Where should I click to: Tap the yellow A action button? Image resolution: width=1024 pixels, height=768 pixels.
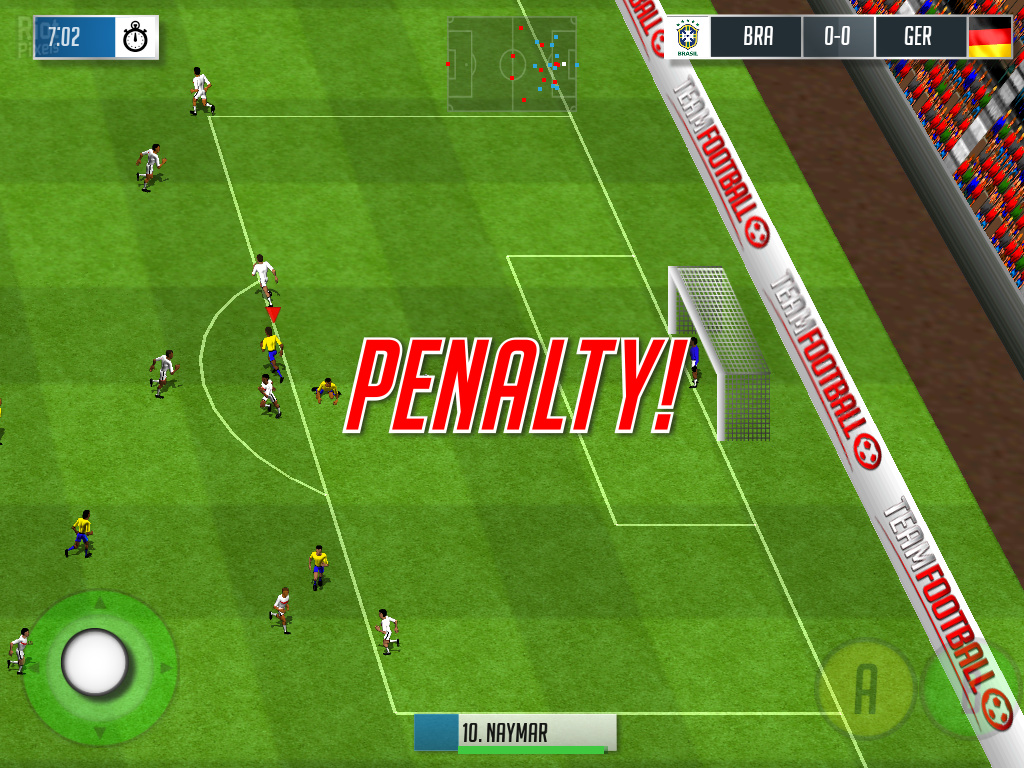(866, 688)
